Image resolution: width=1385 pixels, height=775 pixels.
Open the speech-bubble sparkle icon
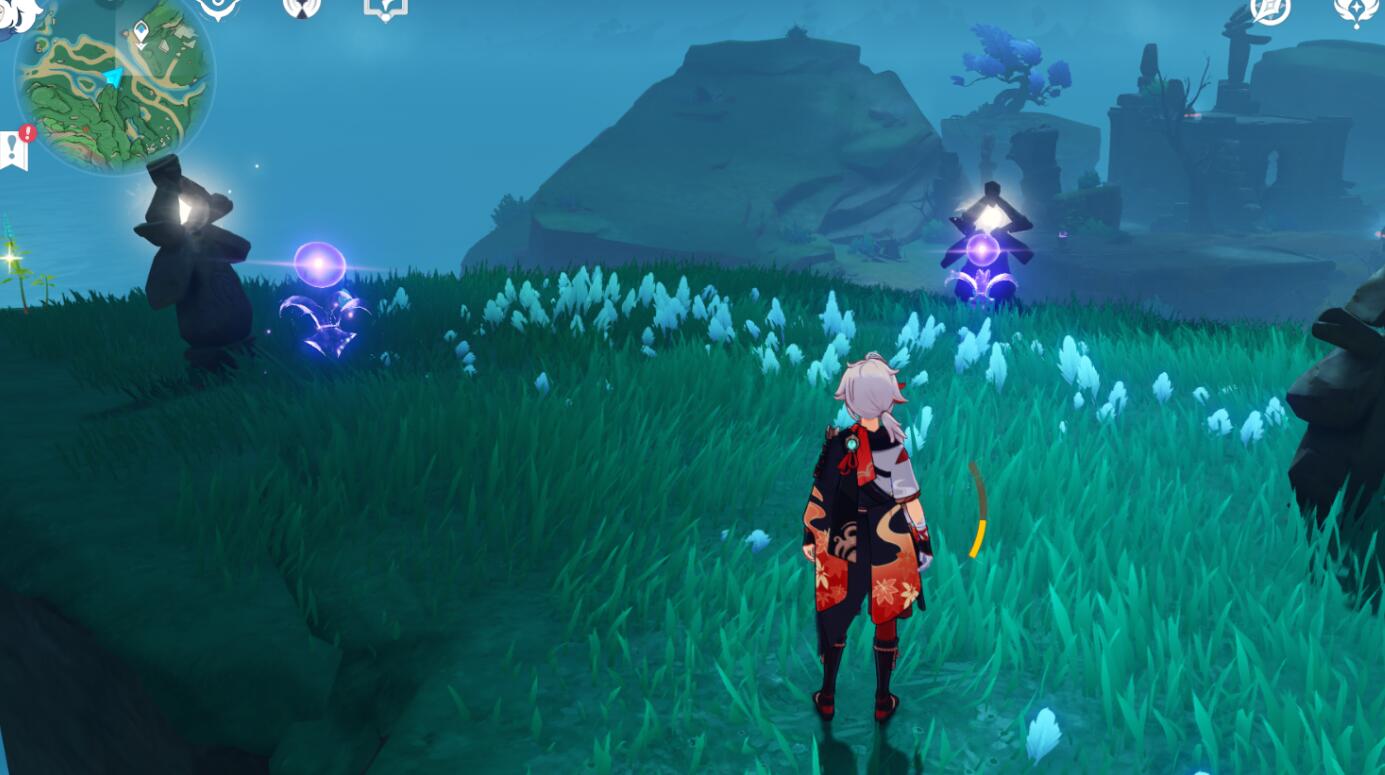[385, 9]
